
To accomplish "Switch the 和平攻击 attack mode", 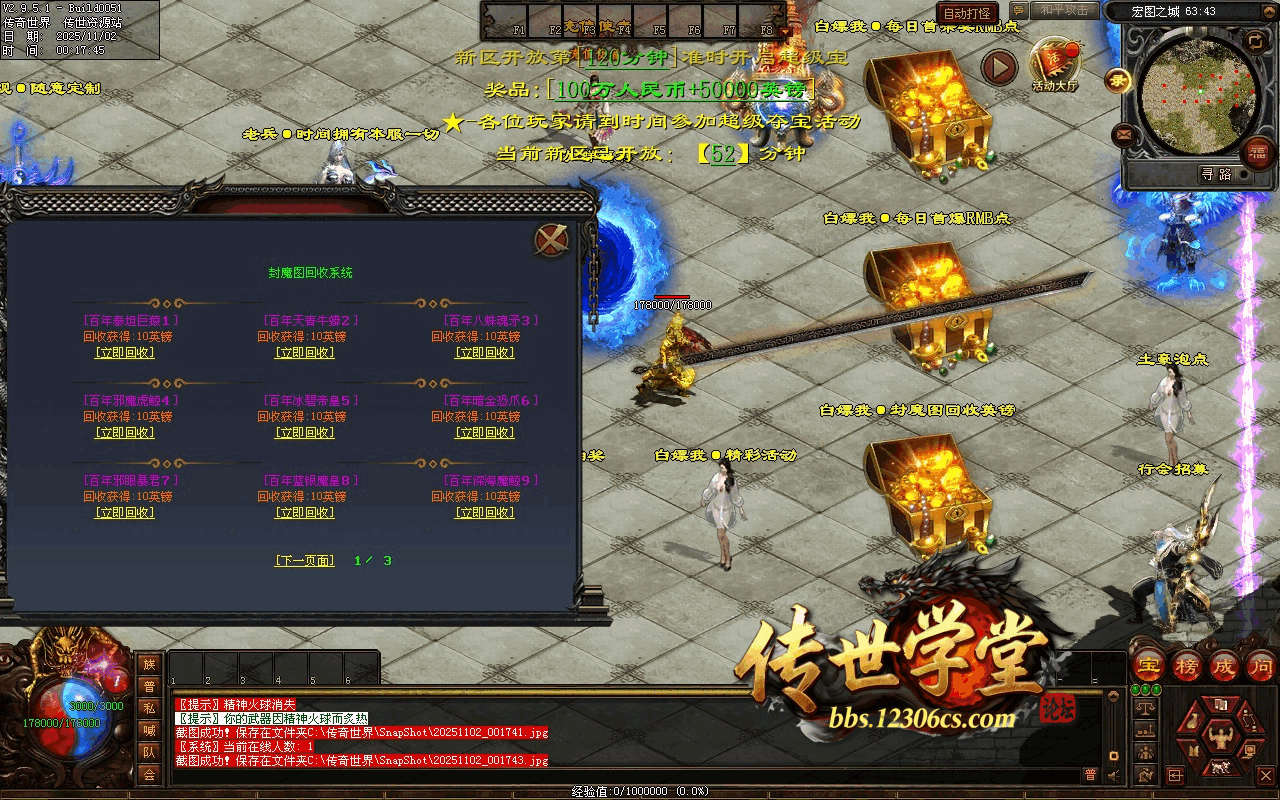I will tap(1063, 10).
